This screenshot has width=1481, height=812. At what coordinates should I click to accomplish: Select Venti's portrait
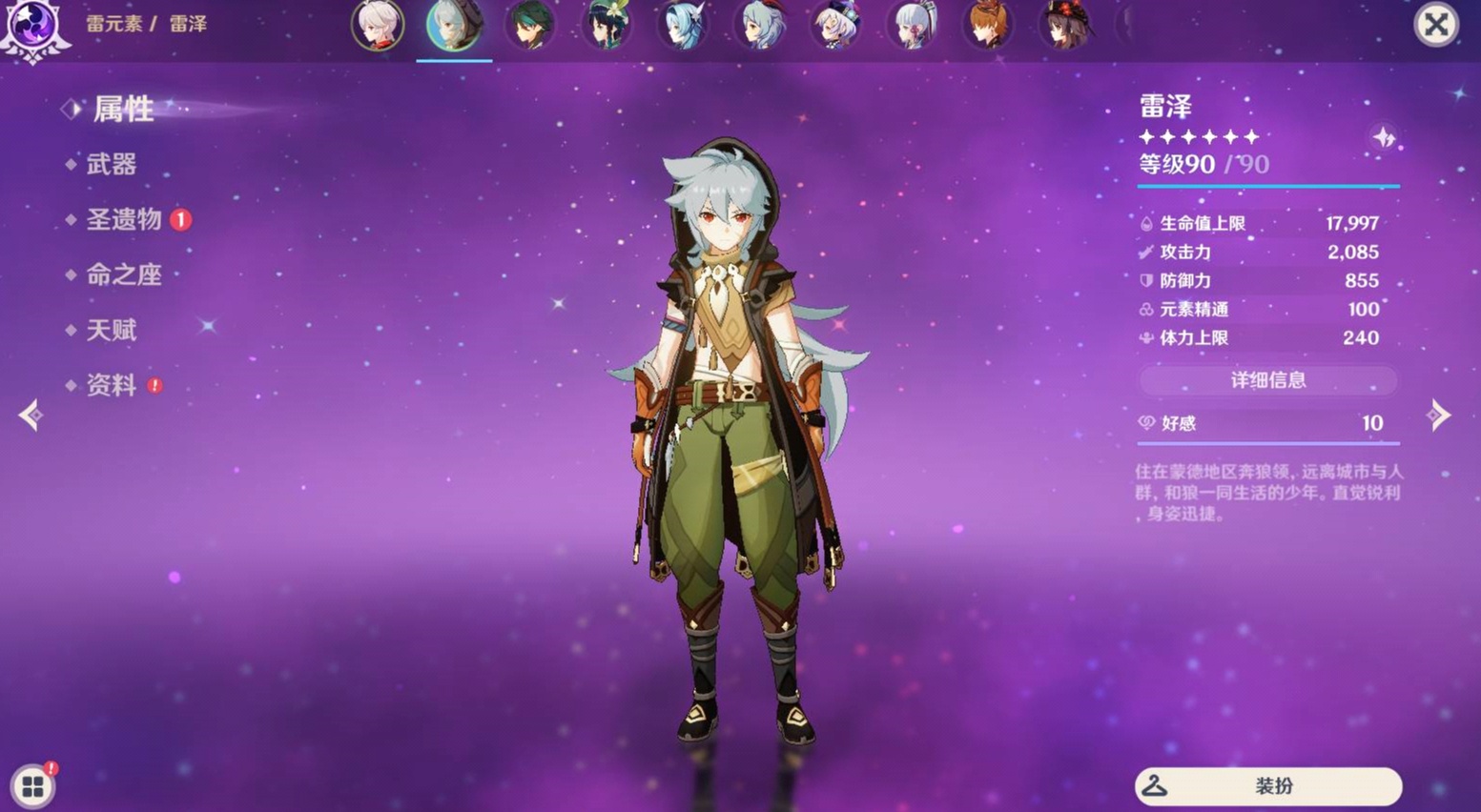point(607,25)
